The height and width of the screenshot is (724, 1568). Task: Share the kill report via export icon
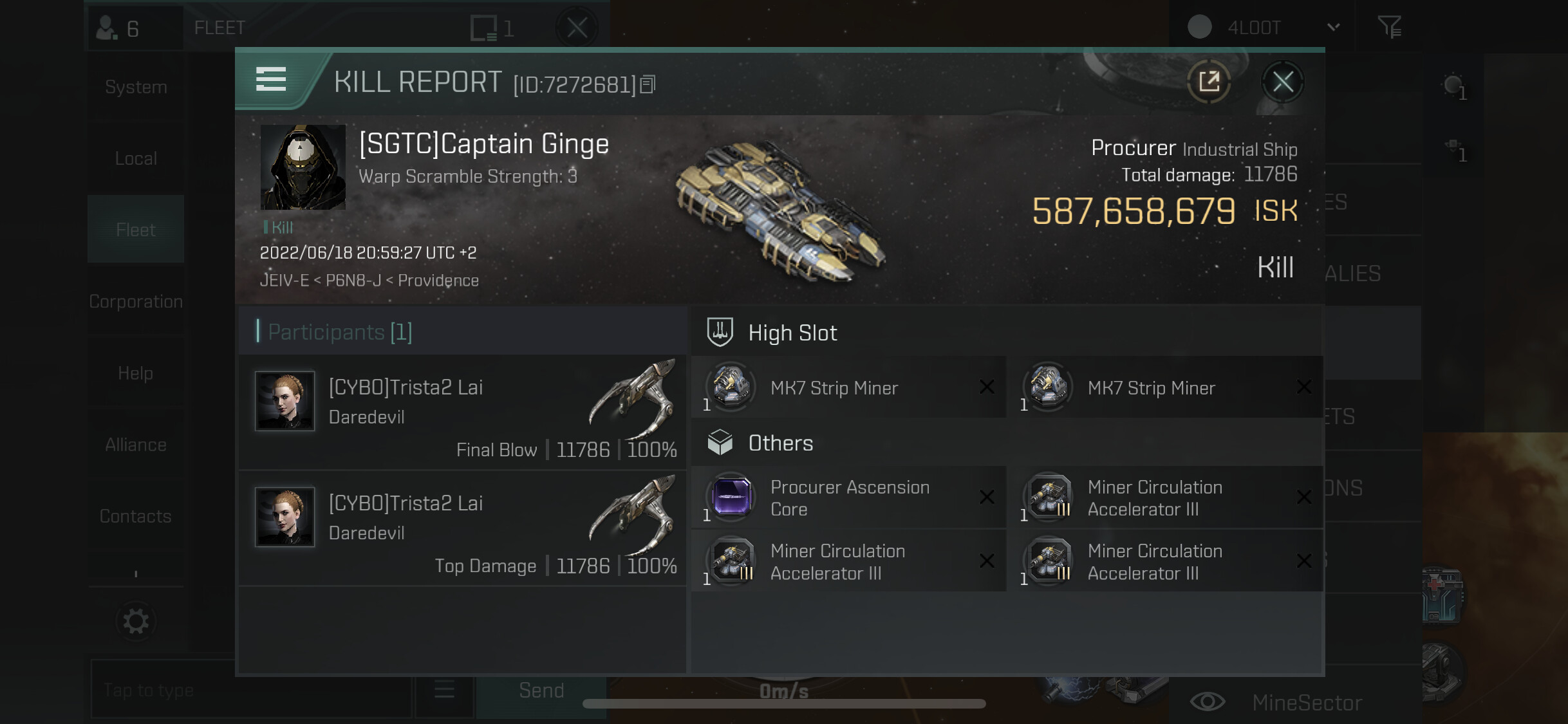tap(1209, 82)
